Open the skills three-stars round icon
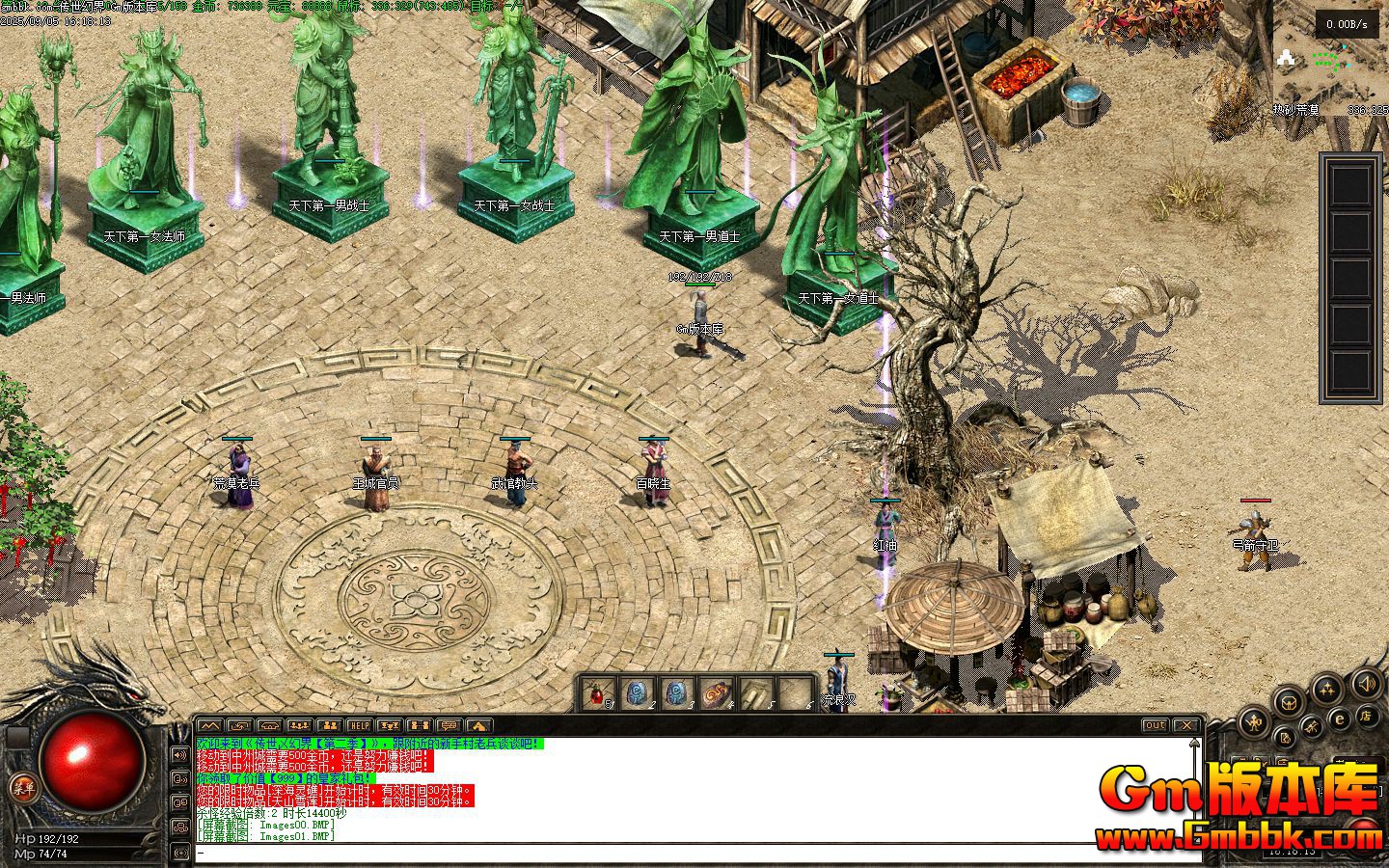This screenshot has width=1389, height=868. pos(1328,689)
